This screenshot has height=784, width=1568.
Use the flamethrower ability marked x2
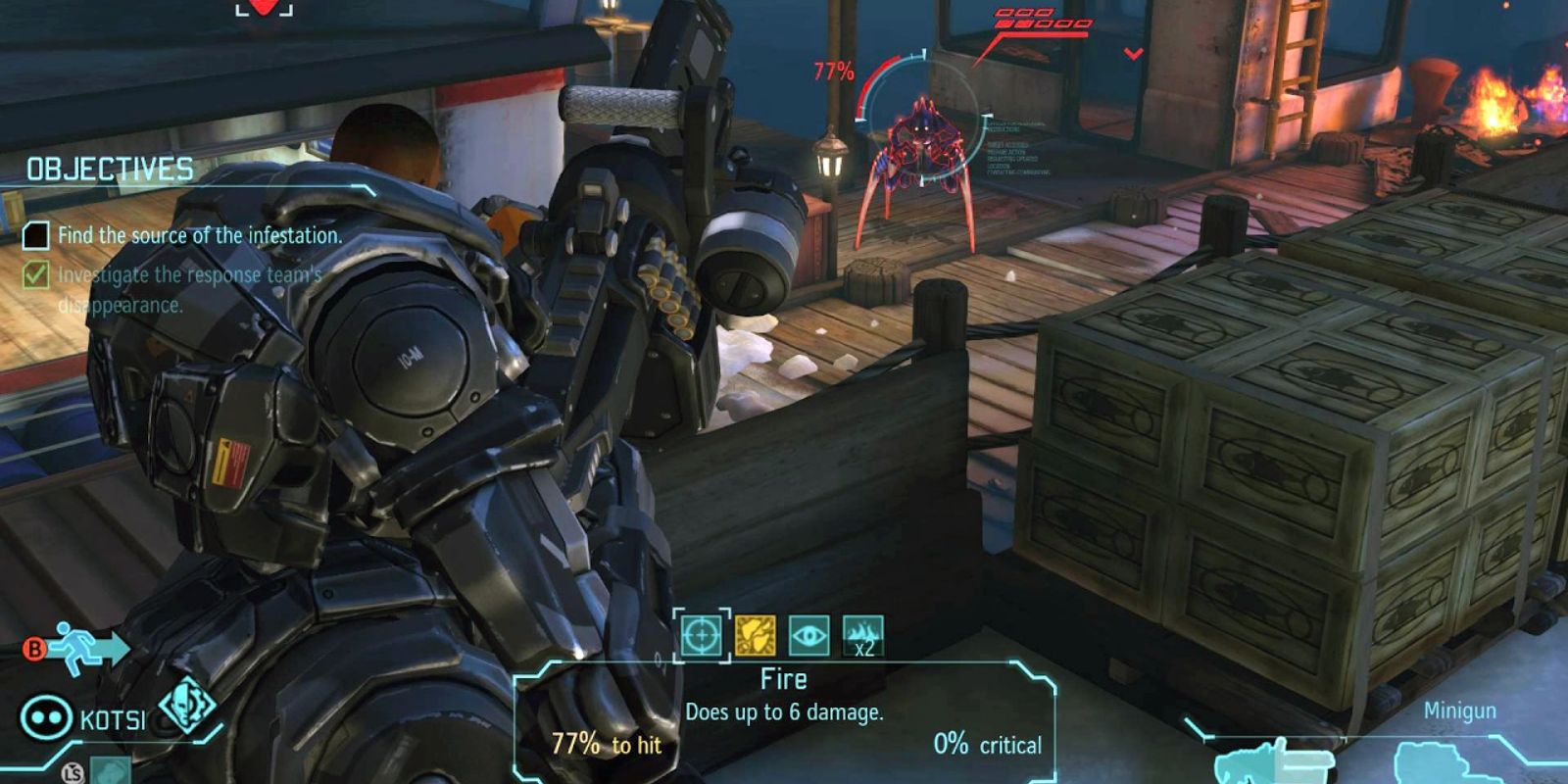click(862, 636)
